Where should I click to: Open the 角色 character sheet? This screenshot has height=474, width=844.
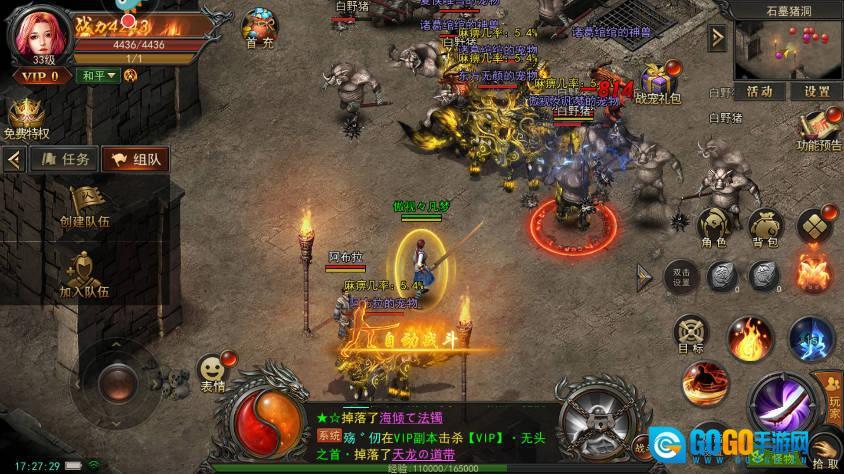coord(713,227)
